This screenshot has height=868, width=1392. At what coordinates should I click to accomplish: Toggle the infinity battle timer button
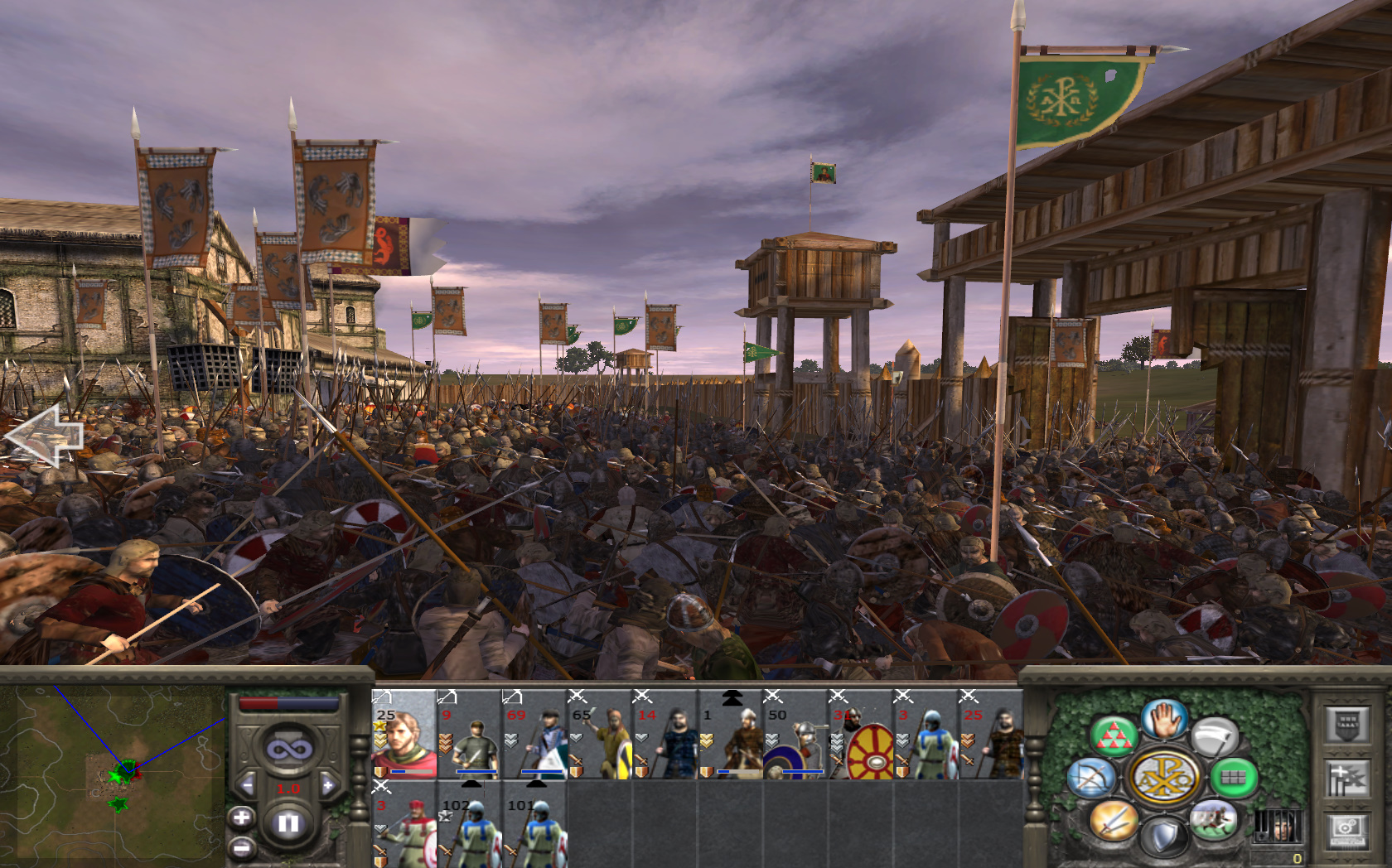(288, 750)
